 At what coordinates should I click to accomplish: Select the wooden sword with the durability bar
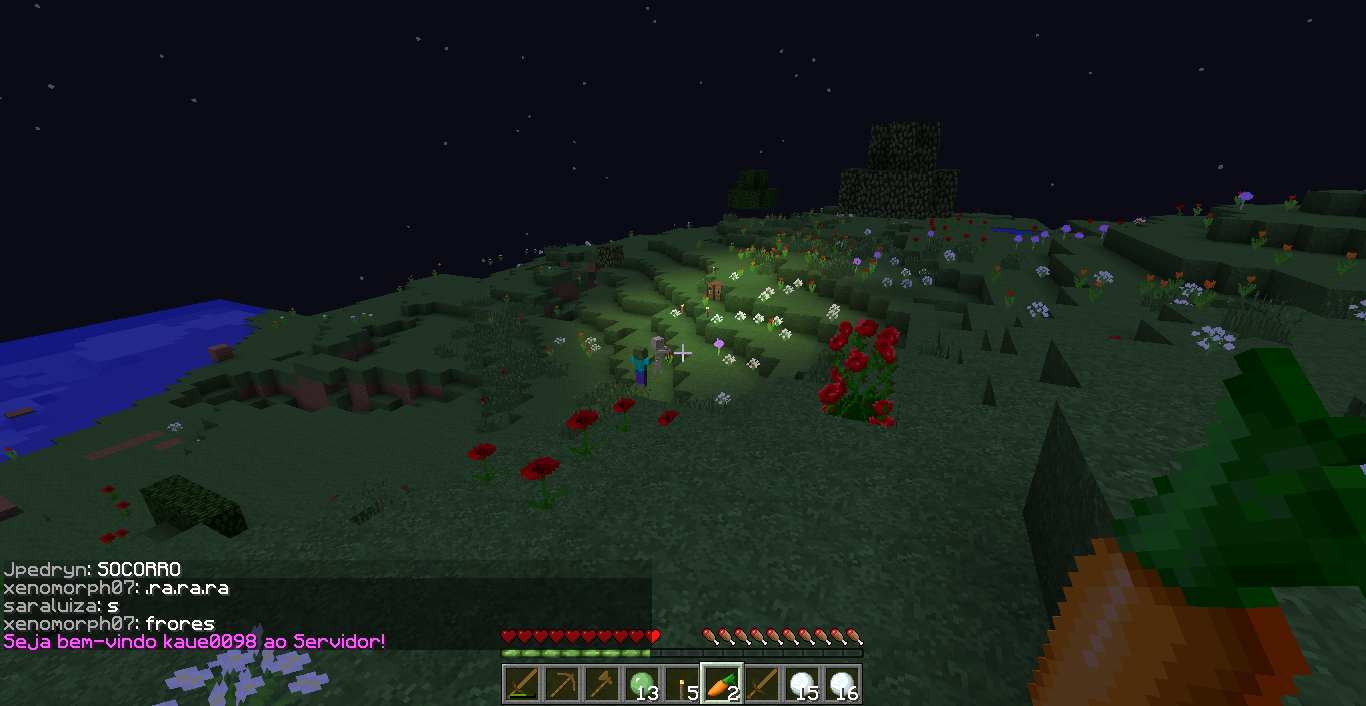pos(522,684)
